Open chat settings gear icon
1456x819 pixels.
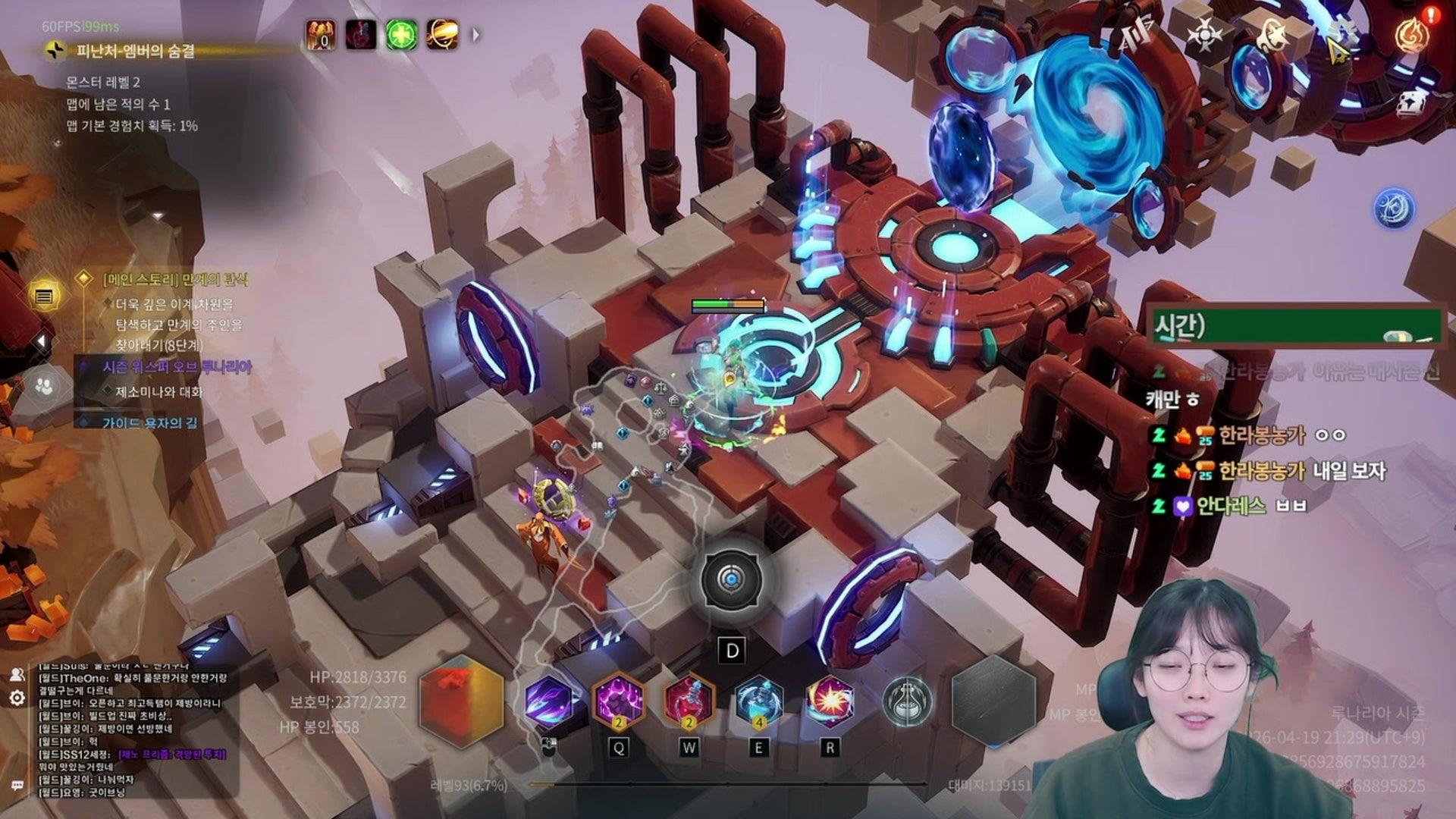pos(17,698)
